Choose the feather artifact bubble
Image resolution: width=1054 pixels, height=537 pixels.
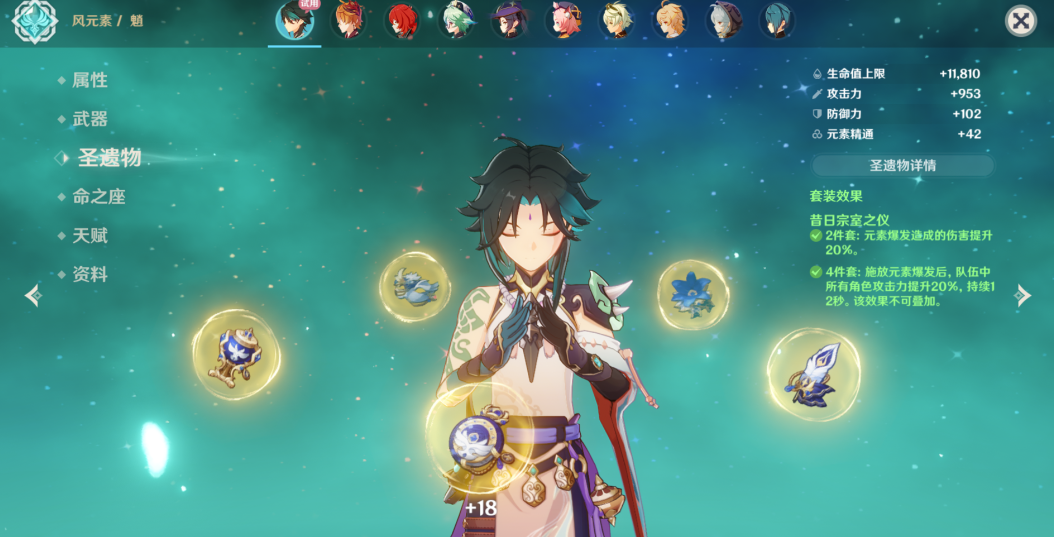(416, 287)
